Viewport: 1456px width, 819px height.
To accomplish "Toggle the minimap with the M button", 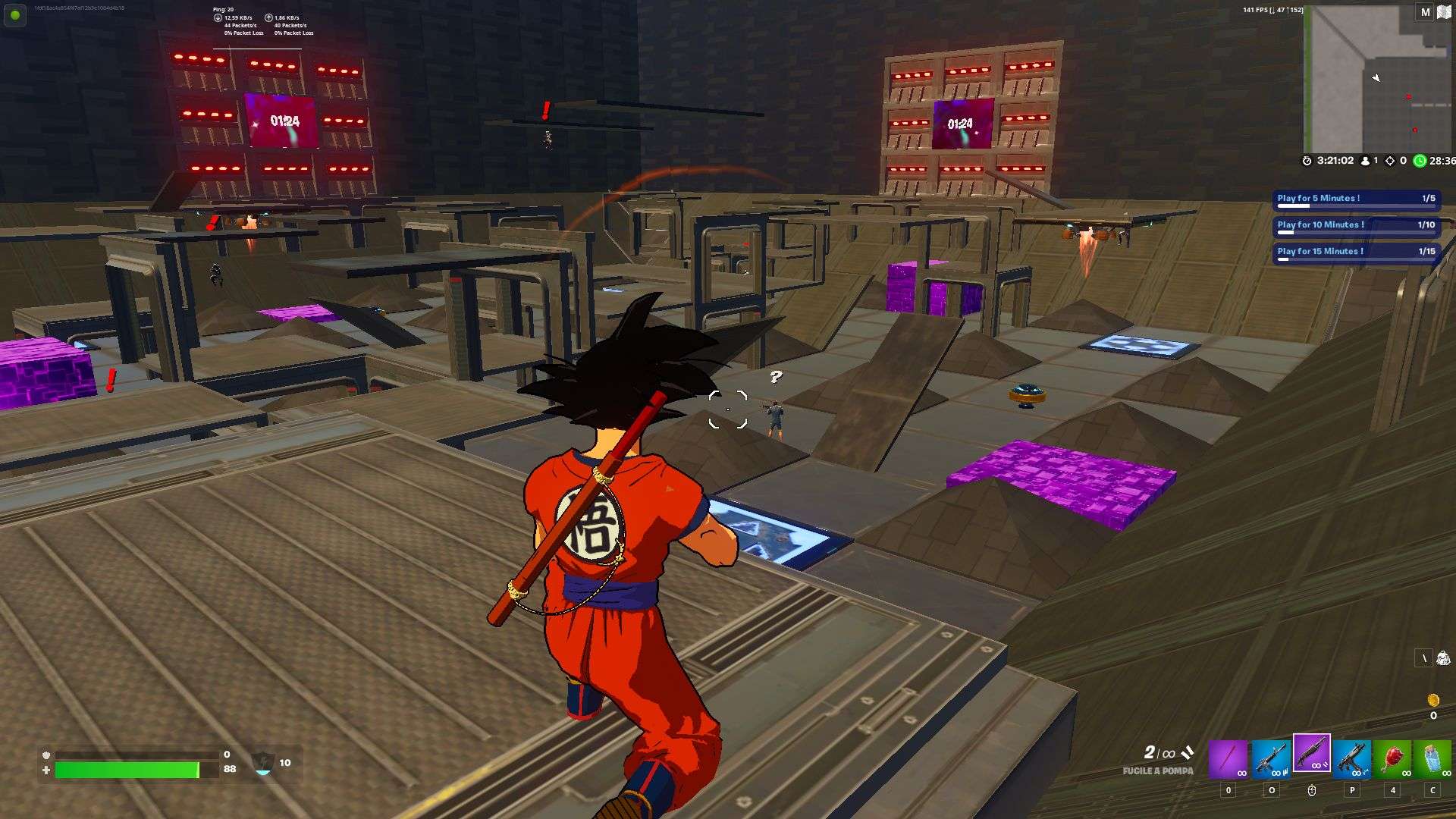I will [x=1424, y=13].
